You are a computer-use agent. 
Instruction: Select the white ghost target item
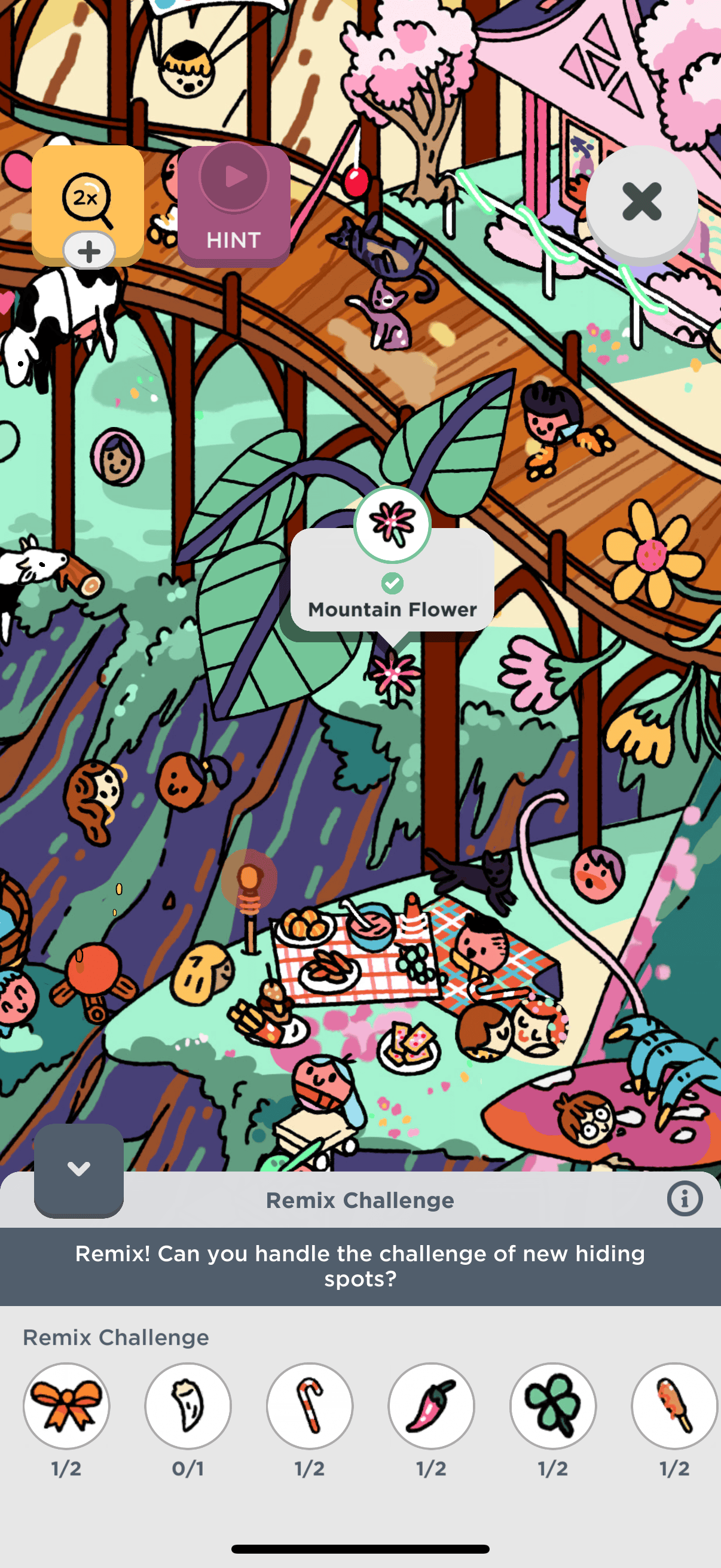[188, 1405]
